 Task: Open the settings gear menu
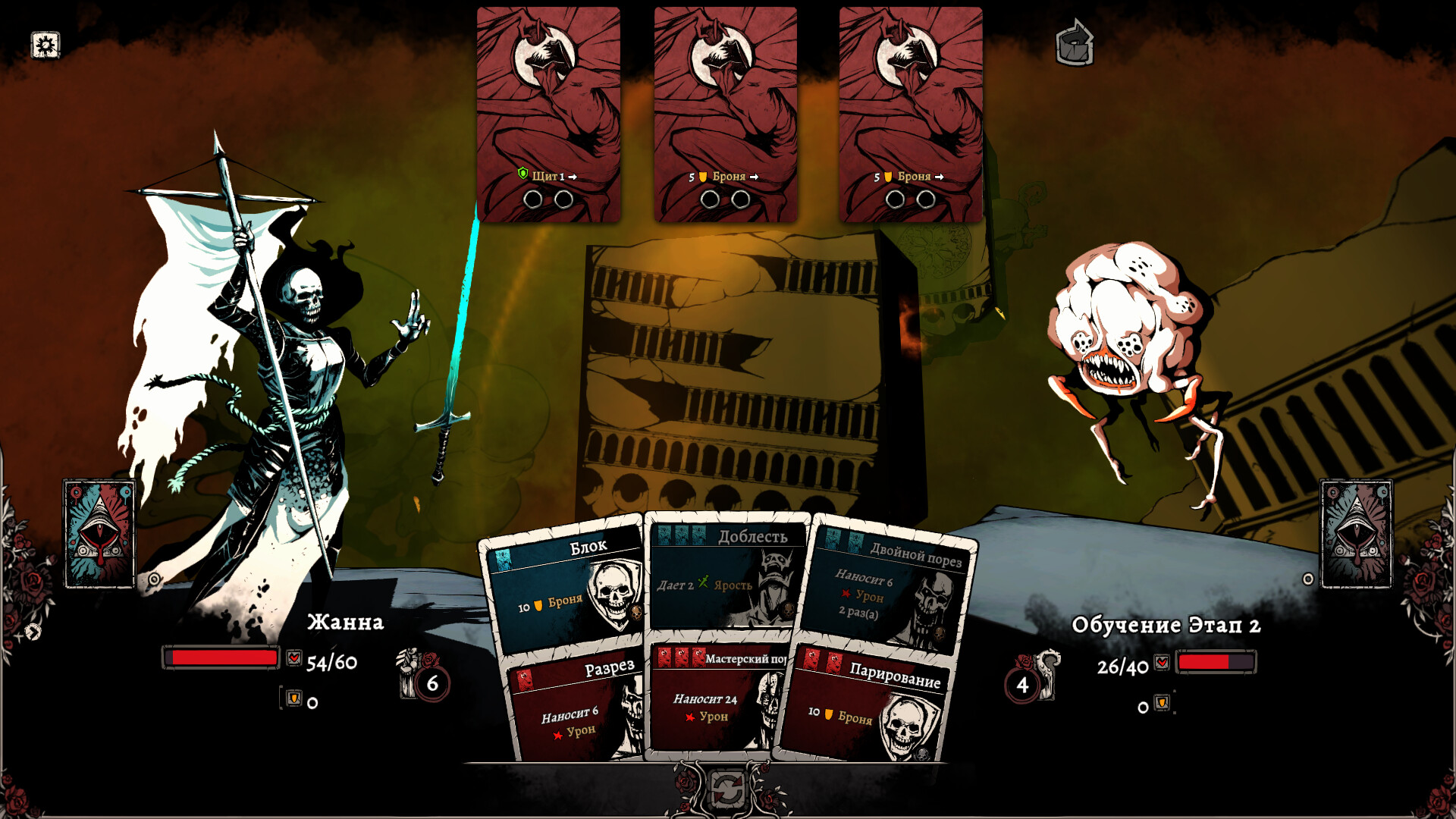[x=45, y=45]
